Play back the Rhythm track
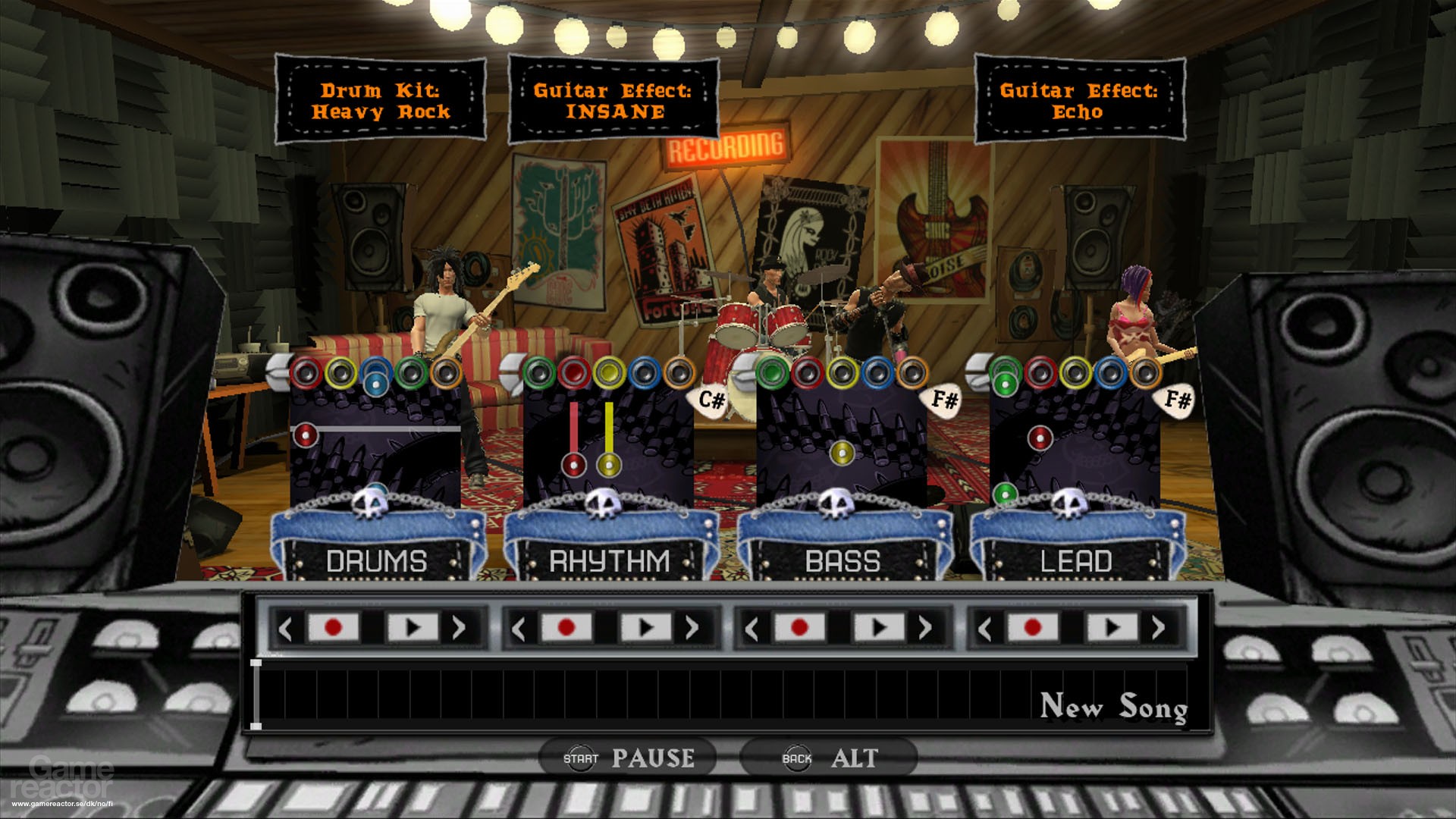Image resolution: width=1456 pixels, height=819 pixels. coord(645,628)
